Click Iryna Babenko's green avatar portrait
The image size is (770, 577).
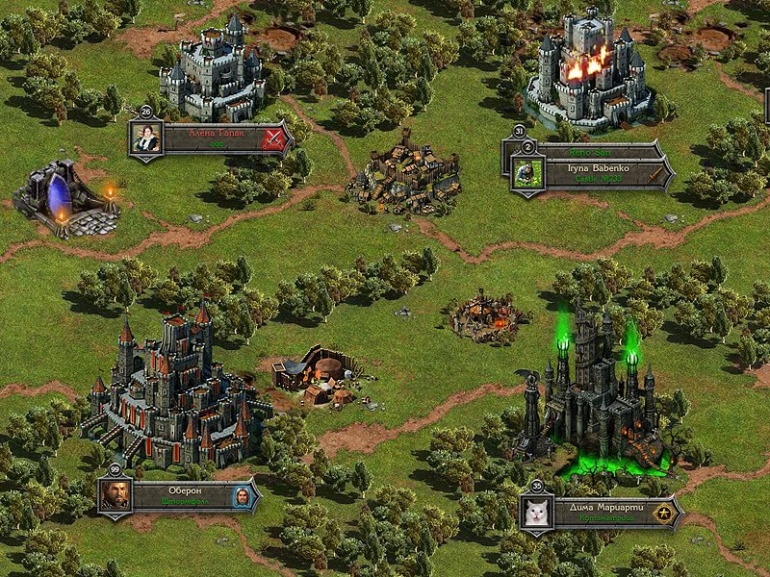524,173
